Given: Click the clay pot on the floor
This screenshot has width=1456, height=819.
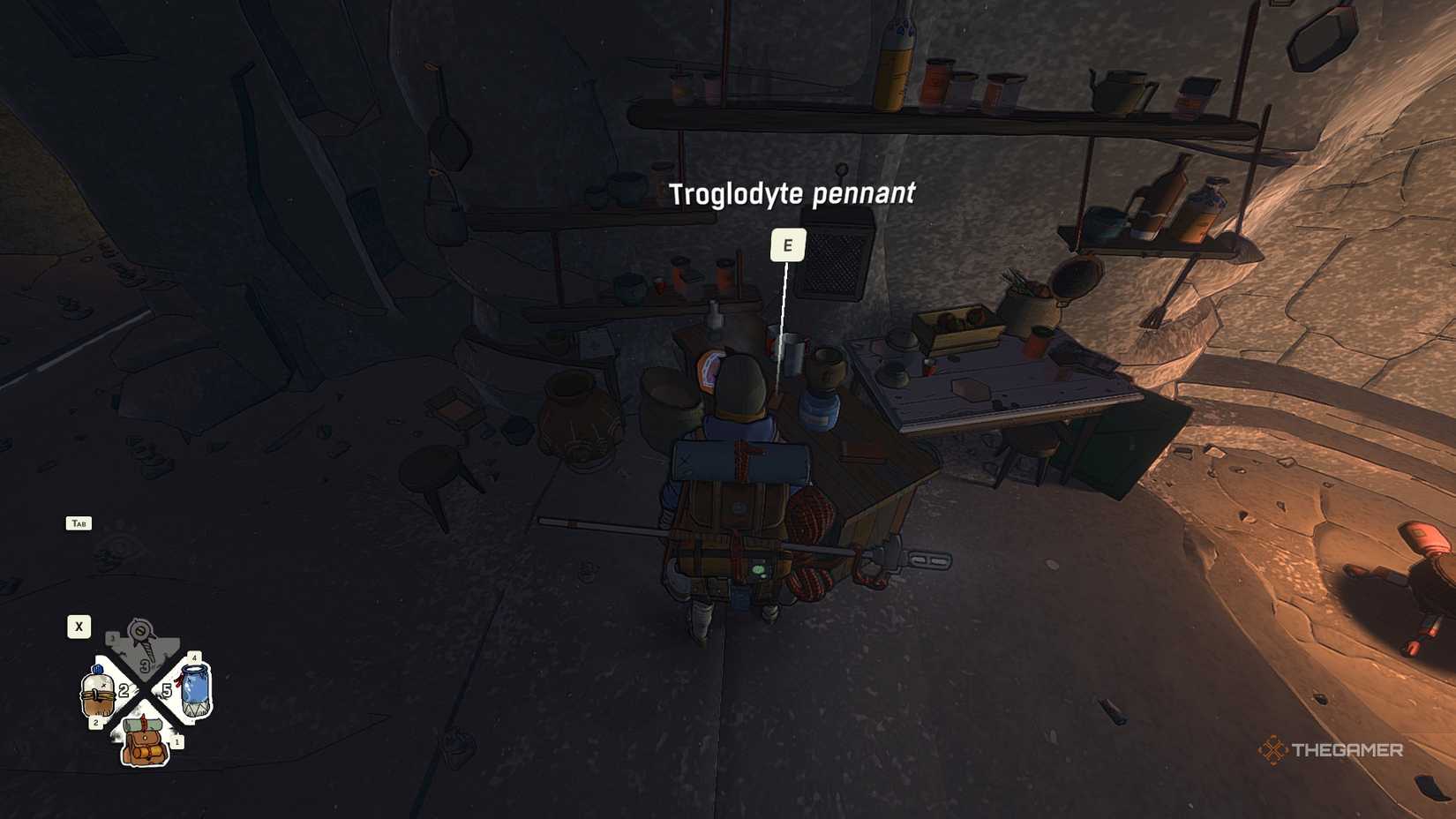Looking at the screenshot, I should coord(578,419).
